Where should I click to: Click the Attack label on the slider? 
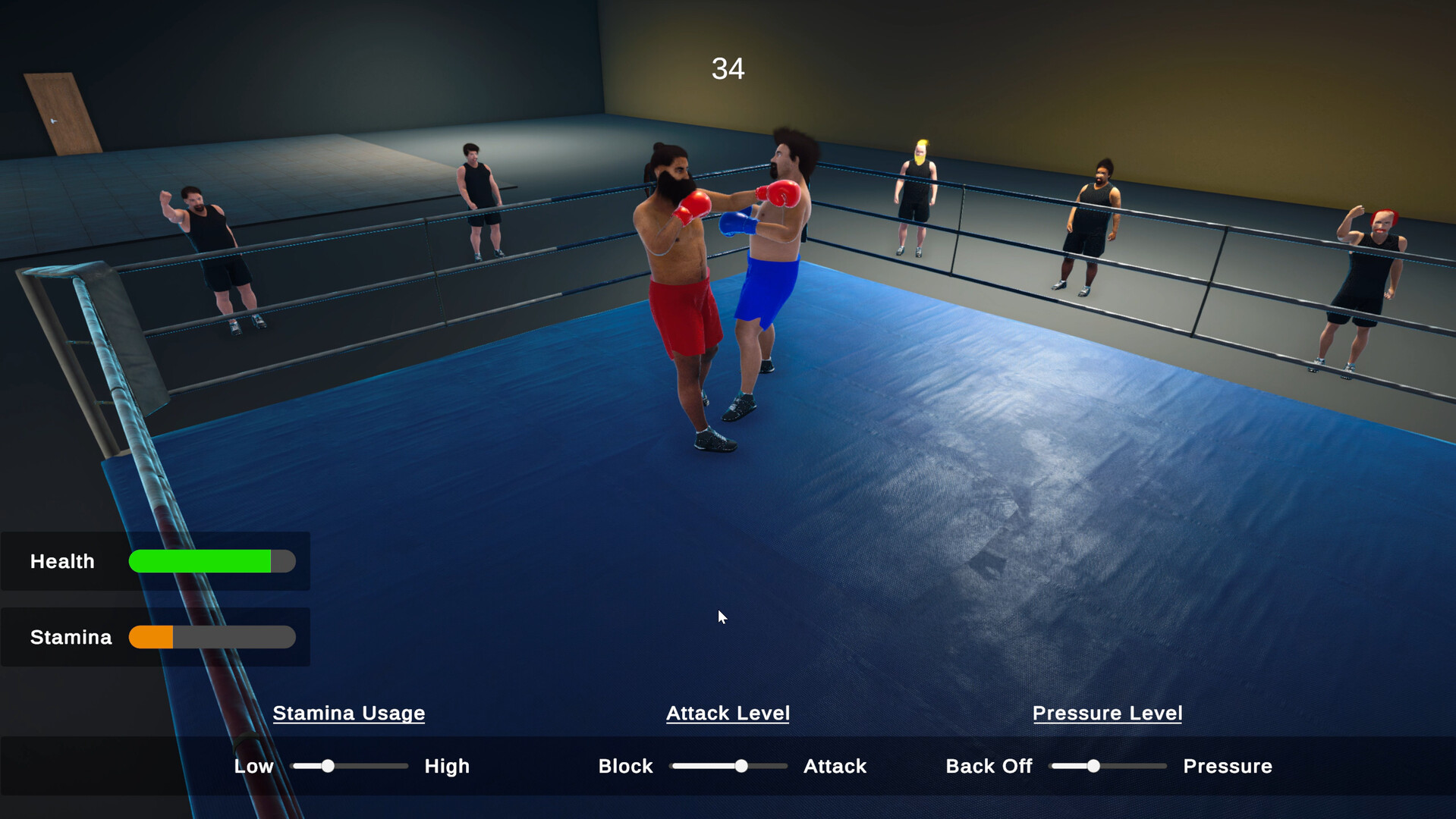tap(835, 766)
